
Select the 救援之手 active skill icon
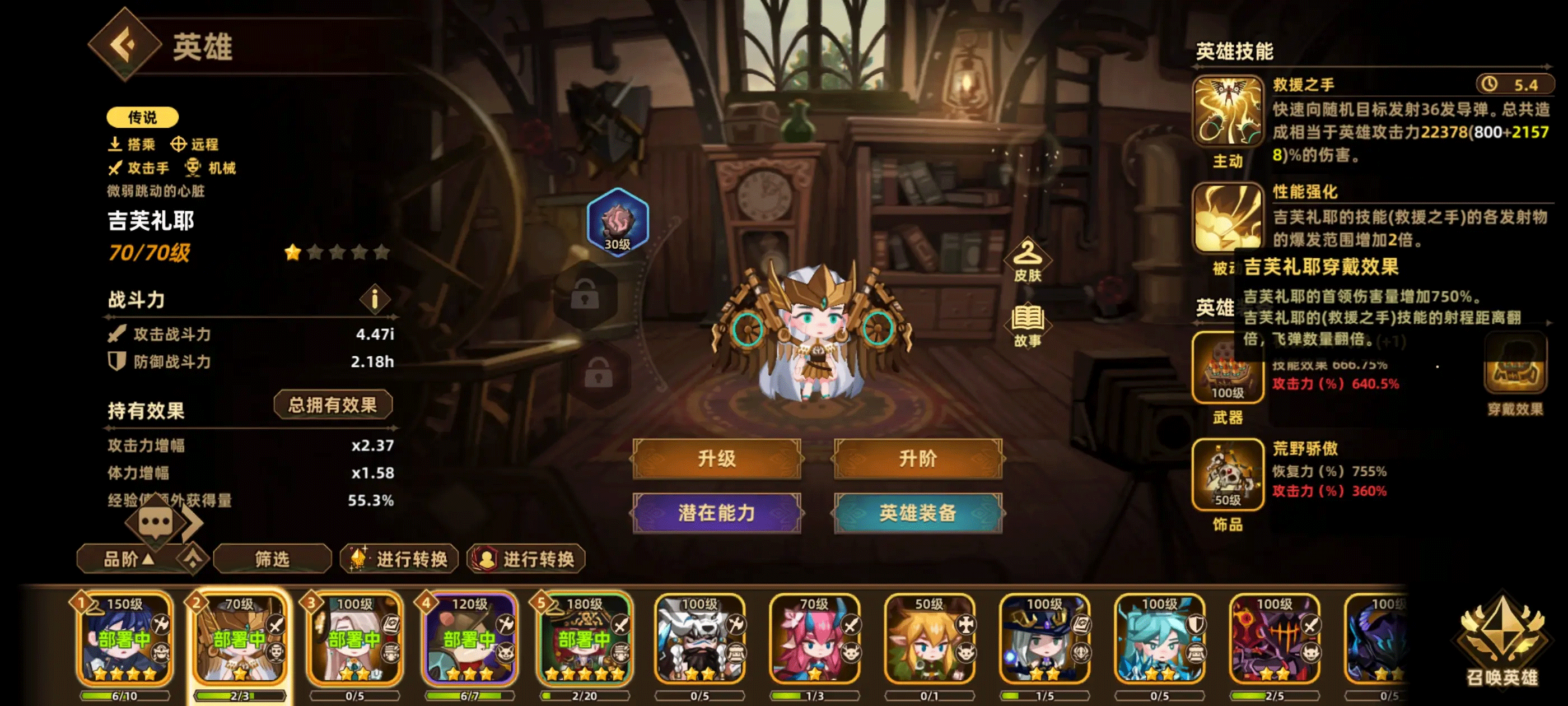[1226, 112]
